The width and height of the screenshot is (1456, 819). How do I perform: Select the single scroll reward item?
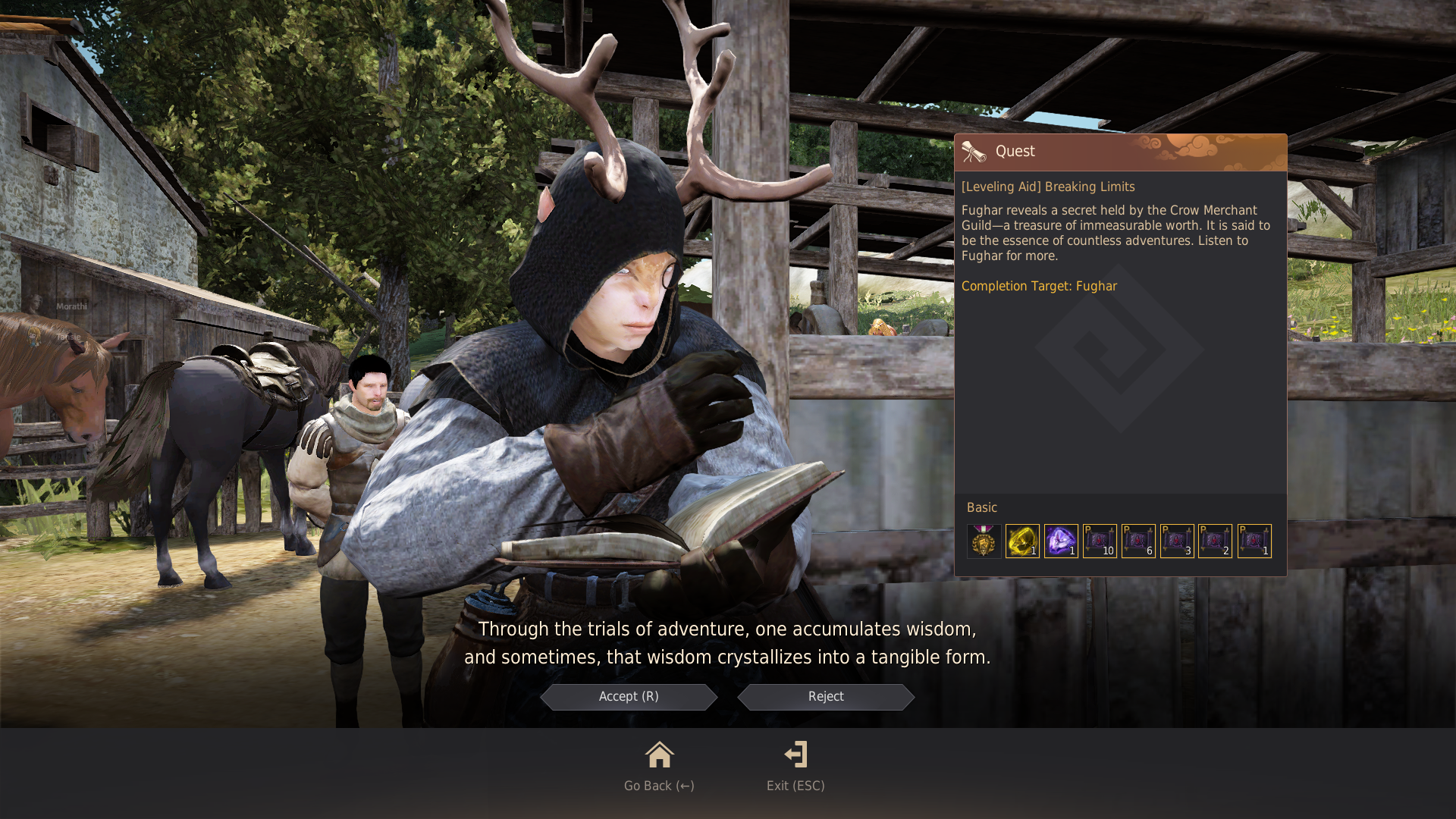1254,540
